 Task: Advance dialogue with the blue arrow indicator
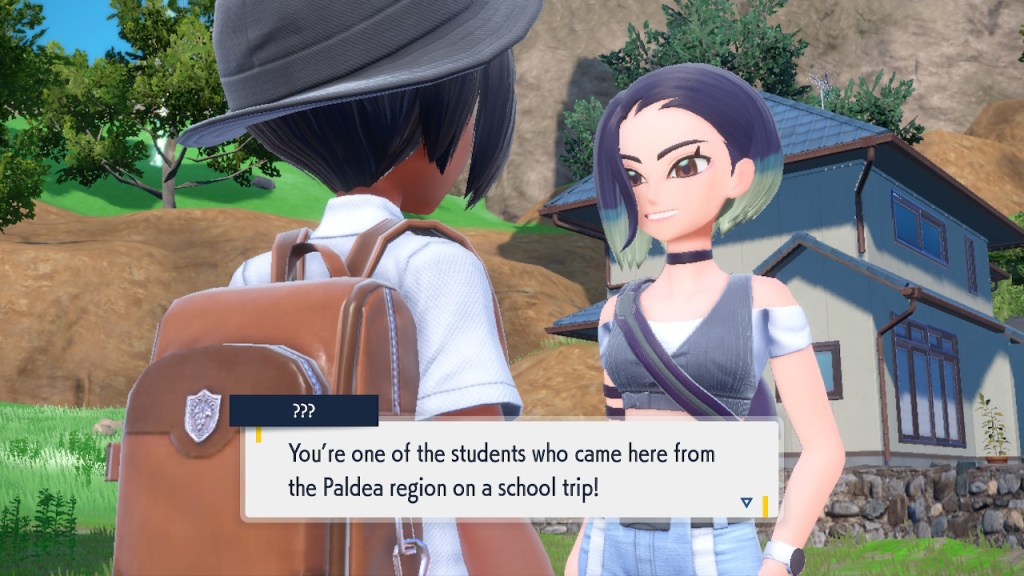click(746, 502)
